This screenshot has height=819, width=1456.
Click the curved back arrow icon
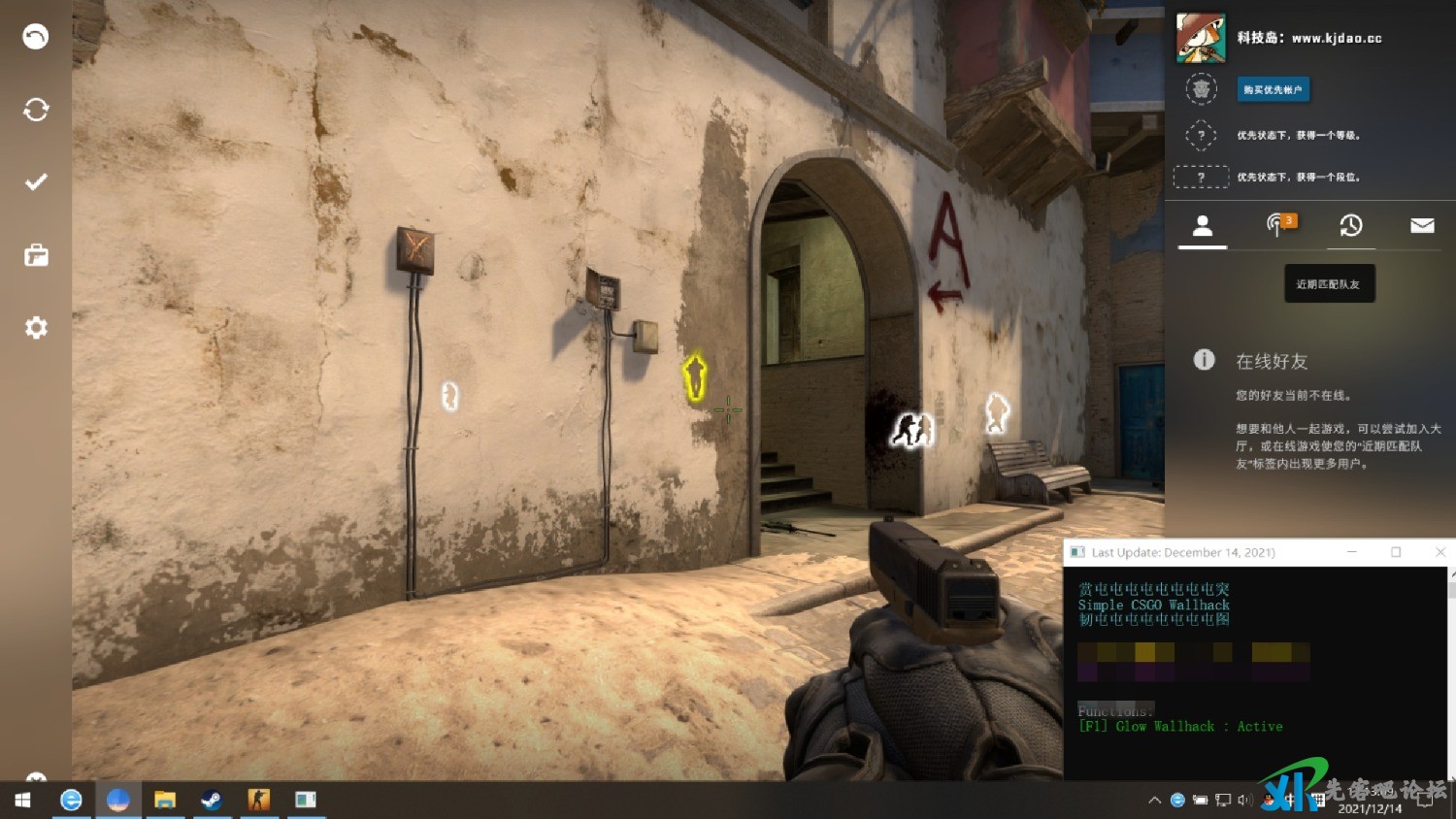(x=36, y=37)
